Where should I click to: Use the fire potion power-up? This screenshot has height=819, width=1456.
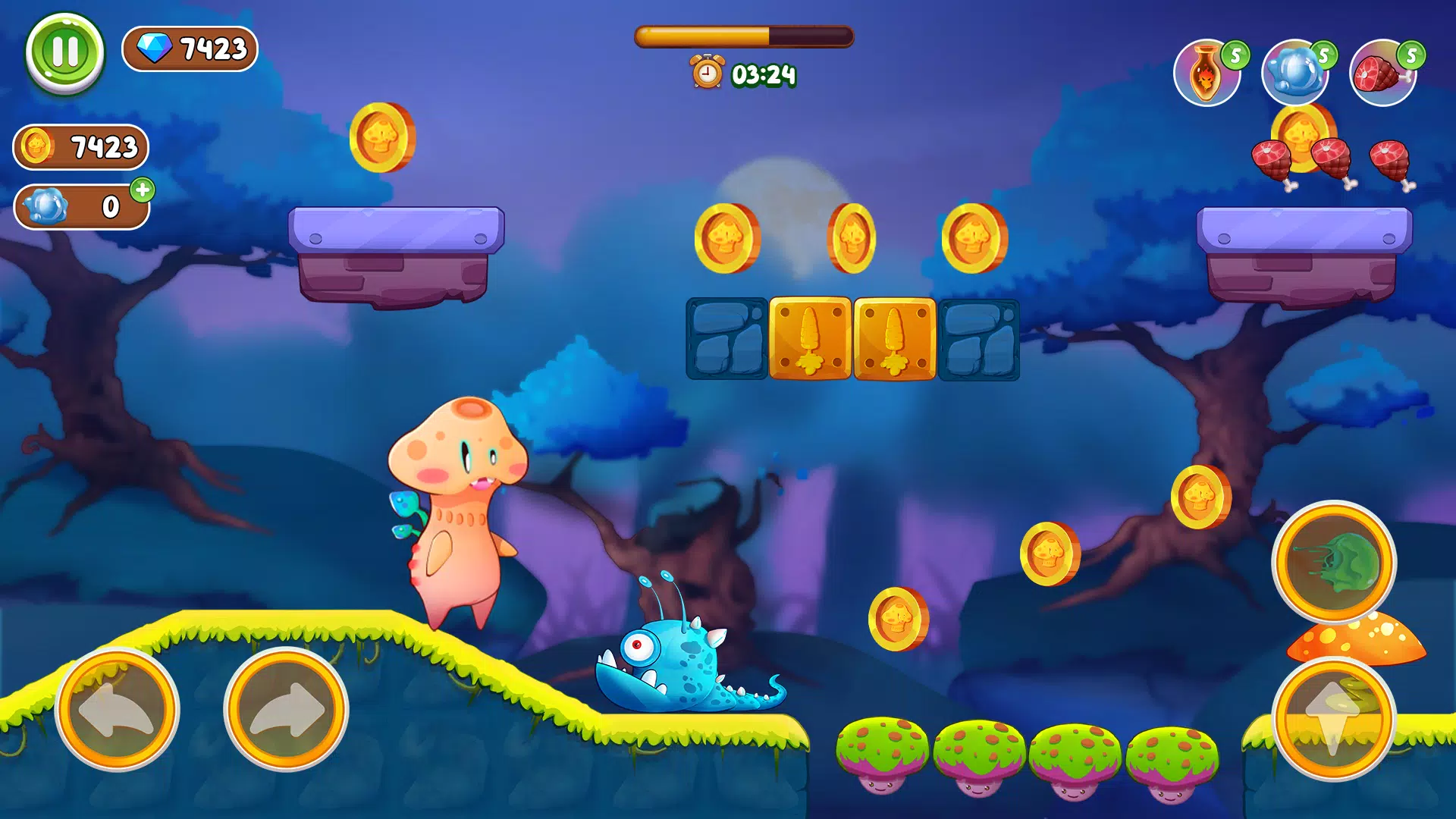coord(1207,74)
